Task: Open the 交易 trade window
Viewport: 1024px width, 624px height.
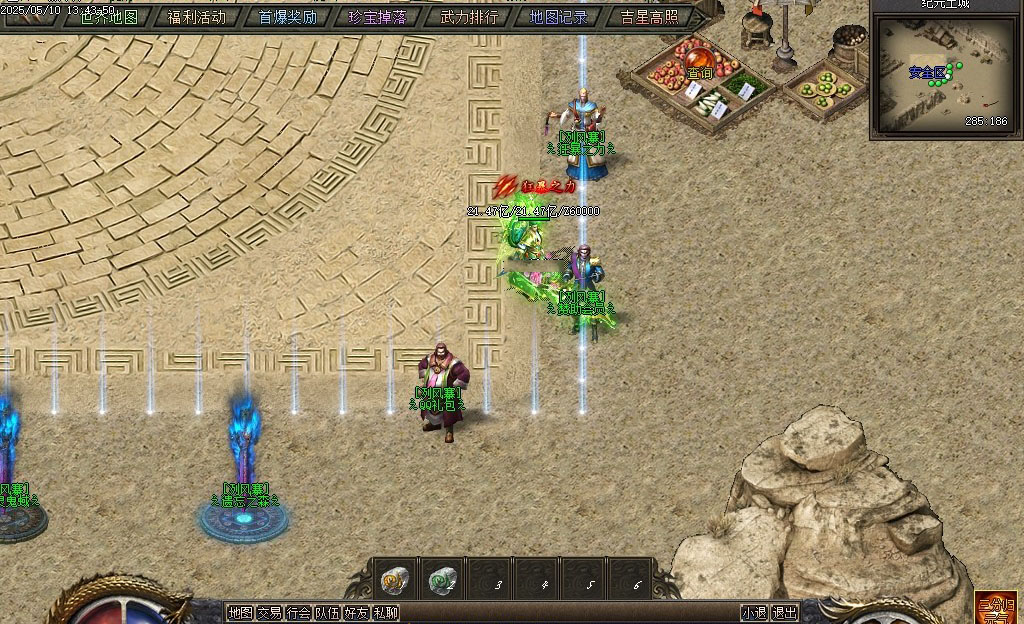Action: tap(269, 613)
